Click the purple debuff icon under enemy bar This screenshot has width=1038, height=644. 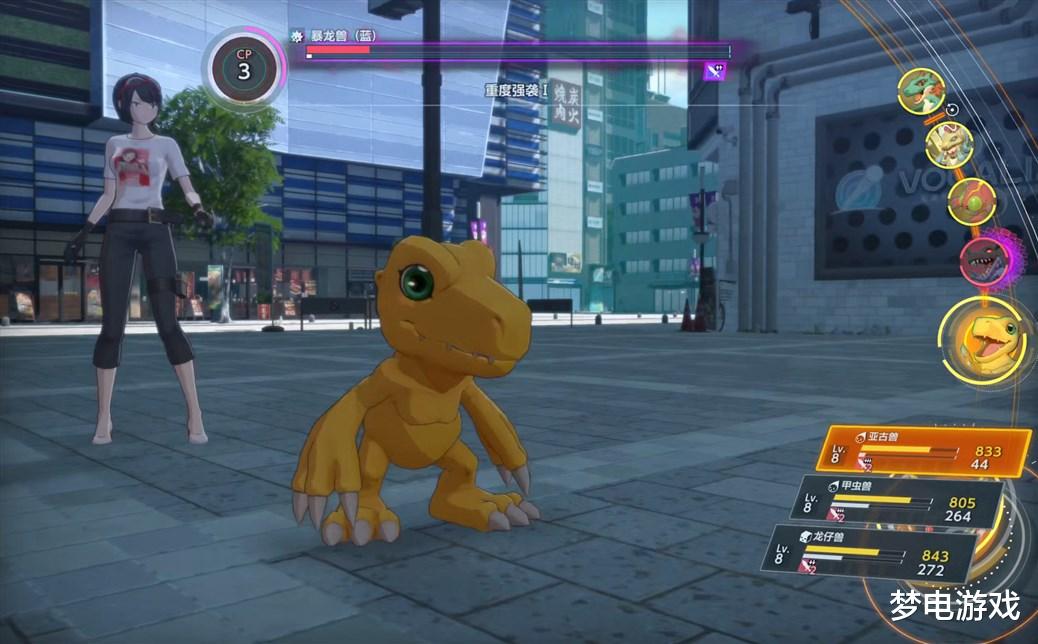[714, 70]
